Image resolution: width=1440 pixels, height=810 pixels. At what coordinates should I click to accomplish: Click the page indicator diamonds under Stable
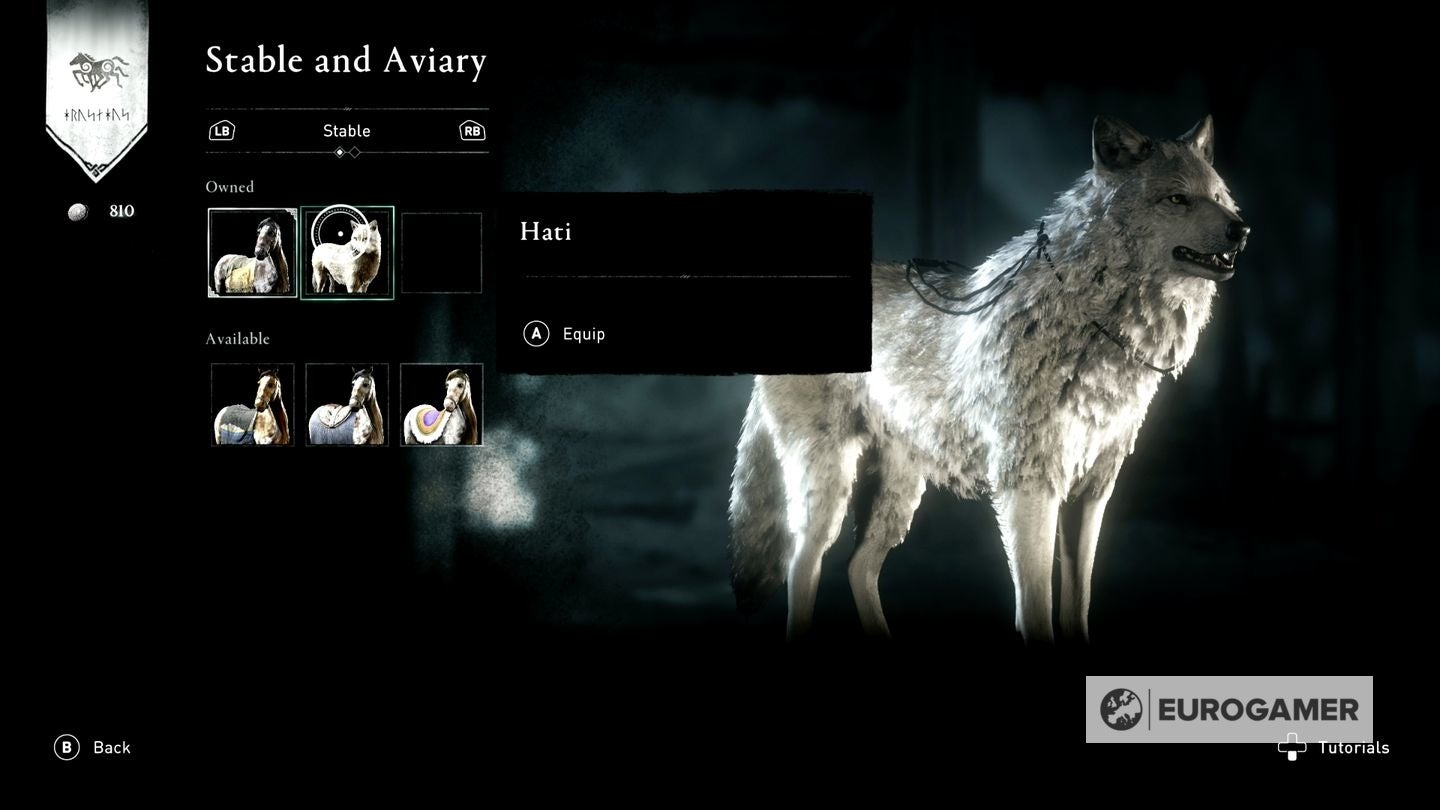(347, 152)
